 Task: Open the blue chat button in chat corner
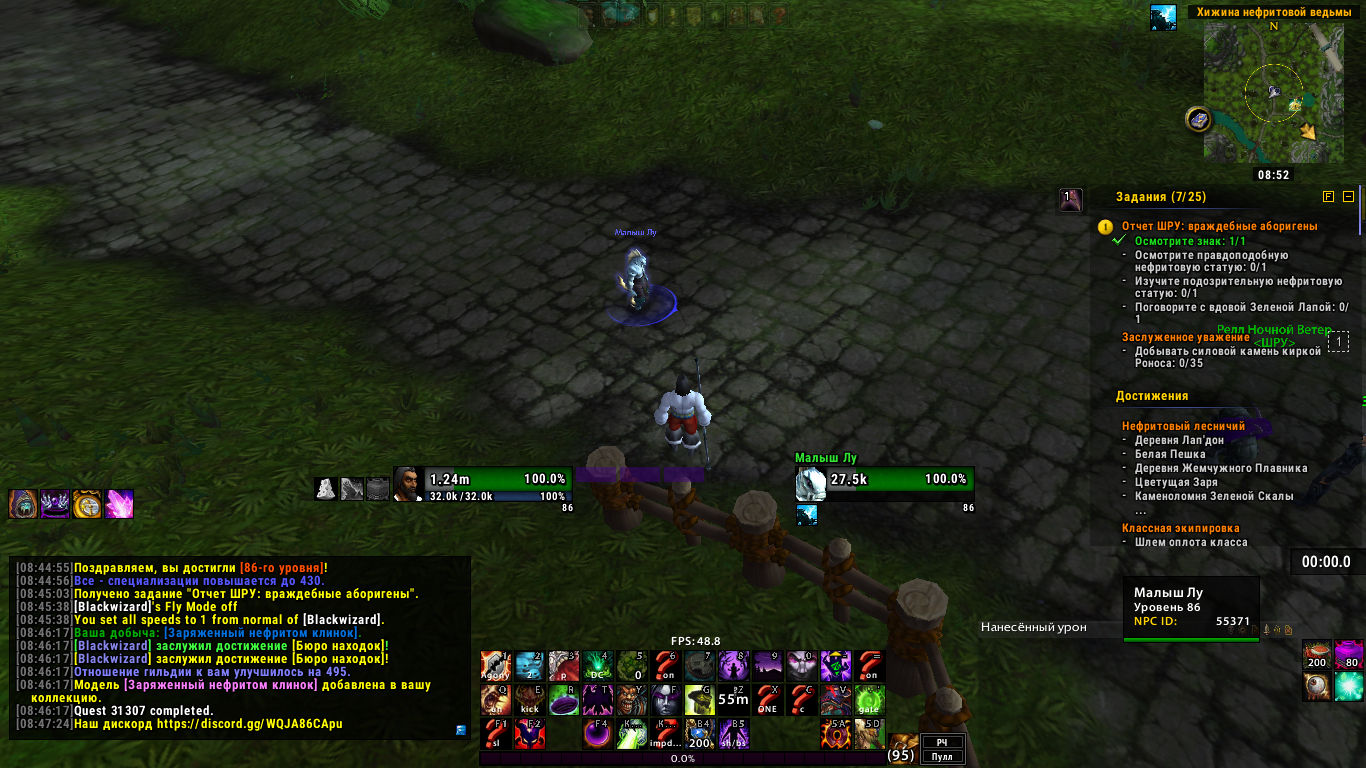[460, 730]
